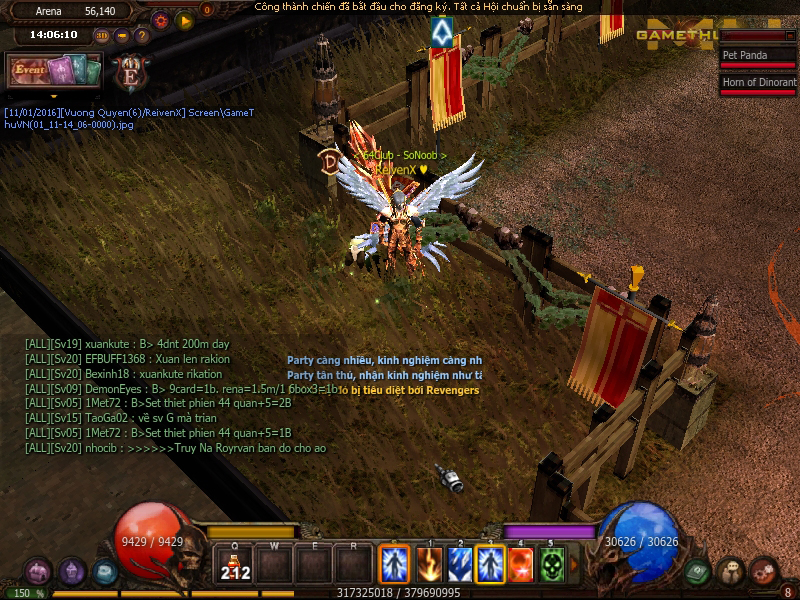Click the blue scroll icon near the health orb
800x600 pixels.
pyautogui.click(x=105, y=572)
